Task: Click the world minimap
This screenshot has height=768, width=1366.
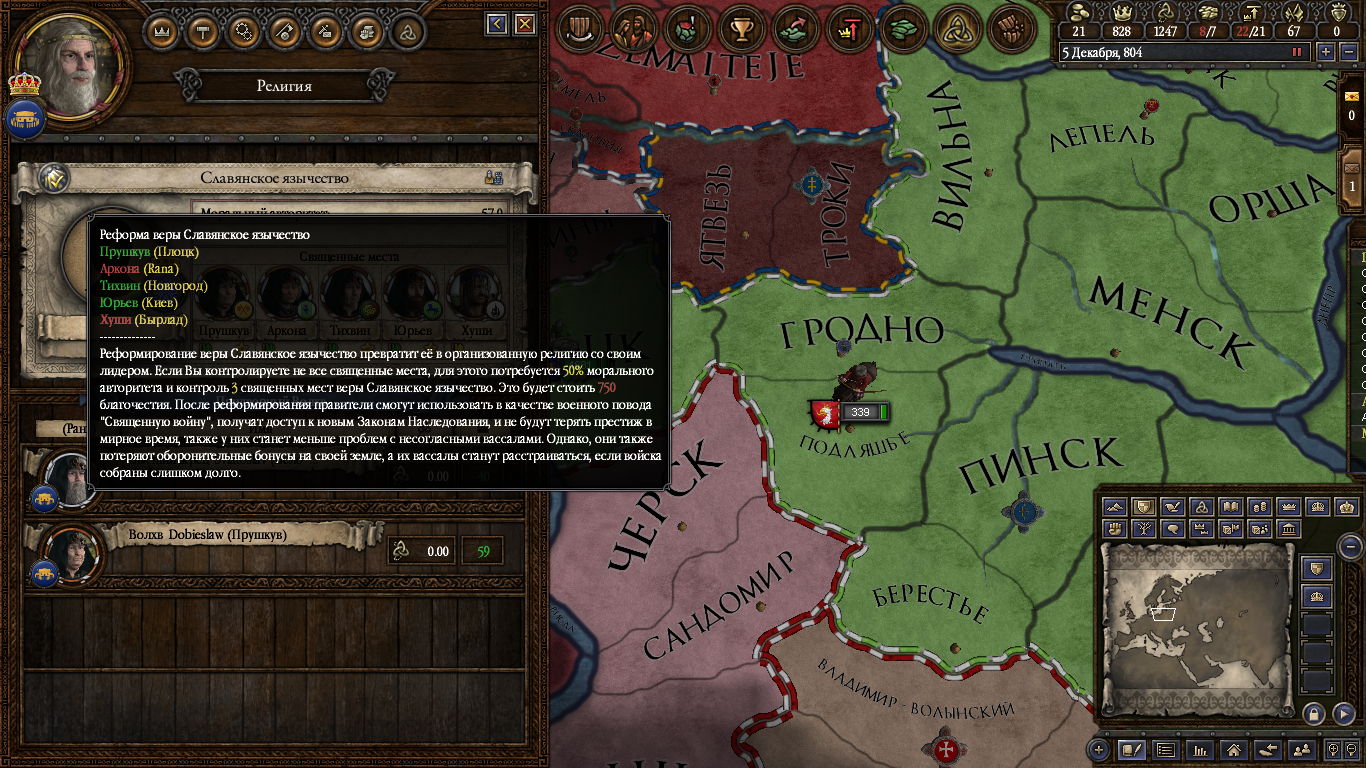Action: click(x=1197, y=630)
